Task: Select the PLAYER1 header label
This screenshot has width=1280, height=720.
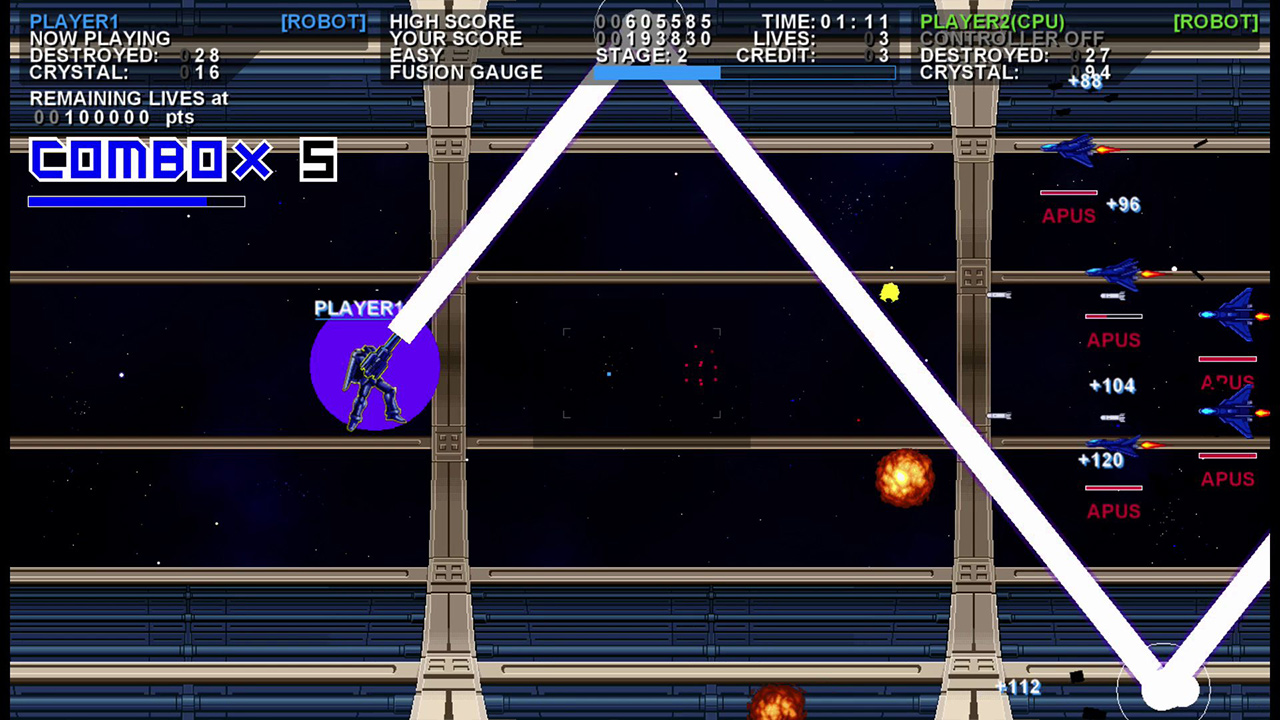Action: [x=75, y=20]
